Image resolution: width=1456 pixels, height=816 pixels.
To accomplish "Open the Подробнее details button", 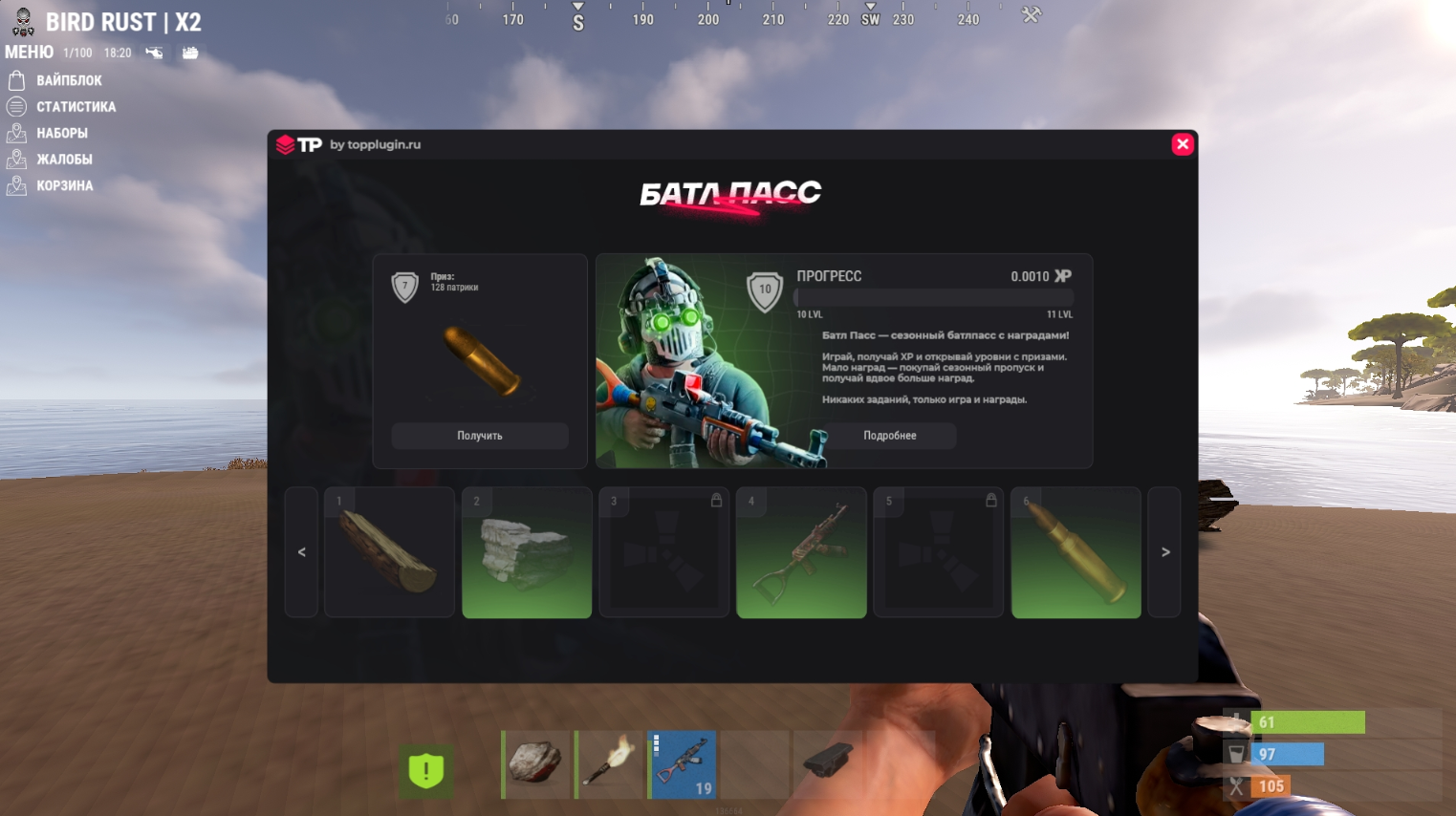I will [890, 436].
